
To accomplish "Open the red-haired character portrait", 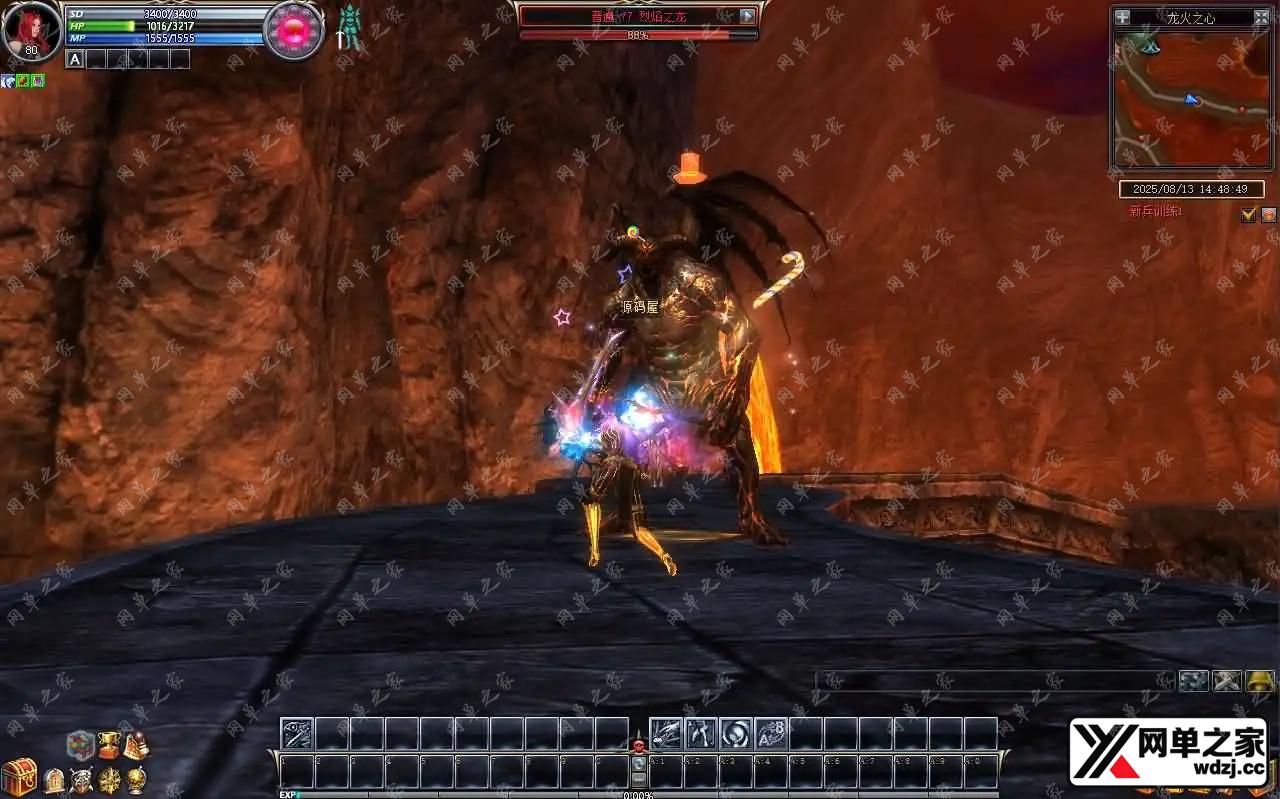I will (30, 30).
